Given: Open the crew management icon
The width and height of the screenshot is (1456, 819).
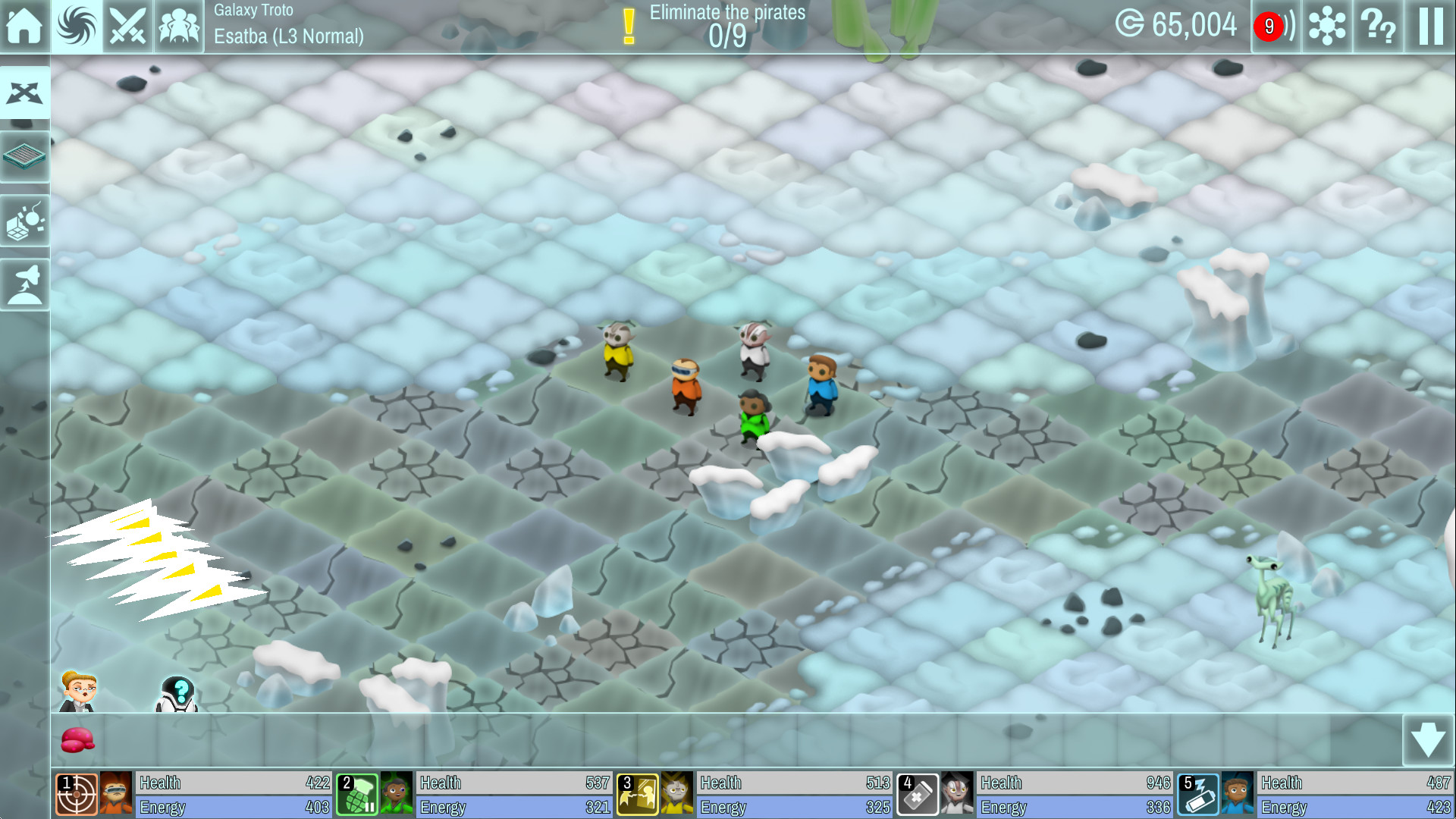Looking at the screenshot, I should click(x=179, y=27).
